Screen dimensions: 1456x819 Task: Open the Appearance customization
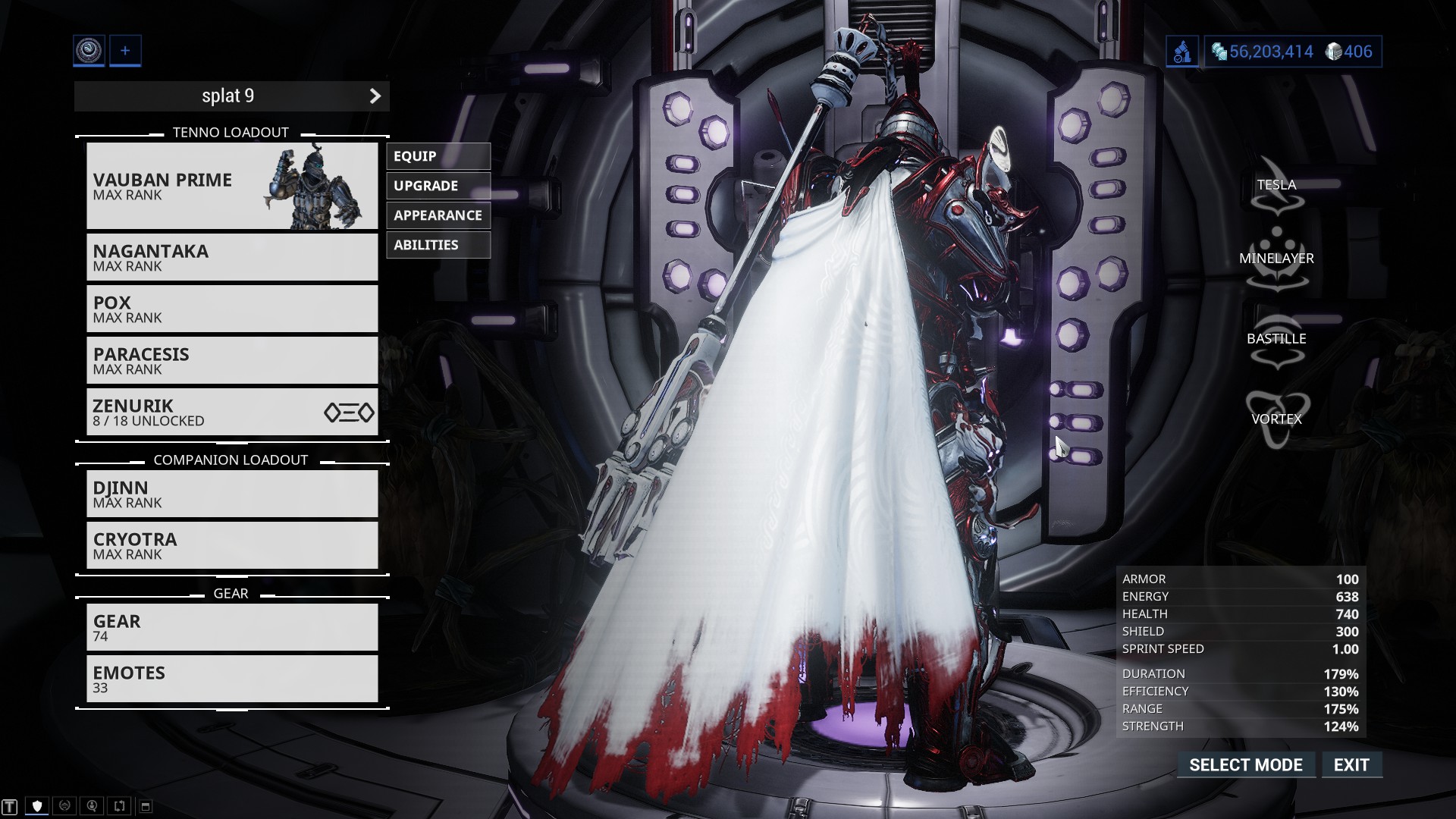[x=438, y=215]
